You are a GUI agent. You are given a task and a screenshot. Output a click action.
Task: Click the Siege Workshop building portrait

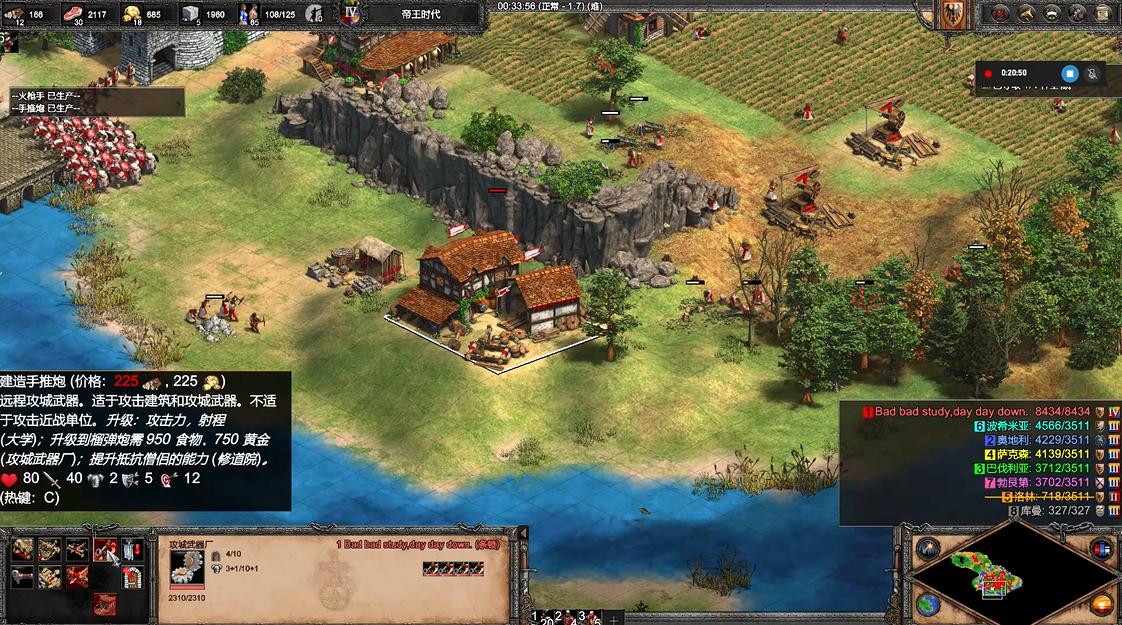pyautogui.click(x=186, y=567)
